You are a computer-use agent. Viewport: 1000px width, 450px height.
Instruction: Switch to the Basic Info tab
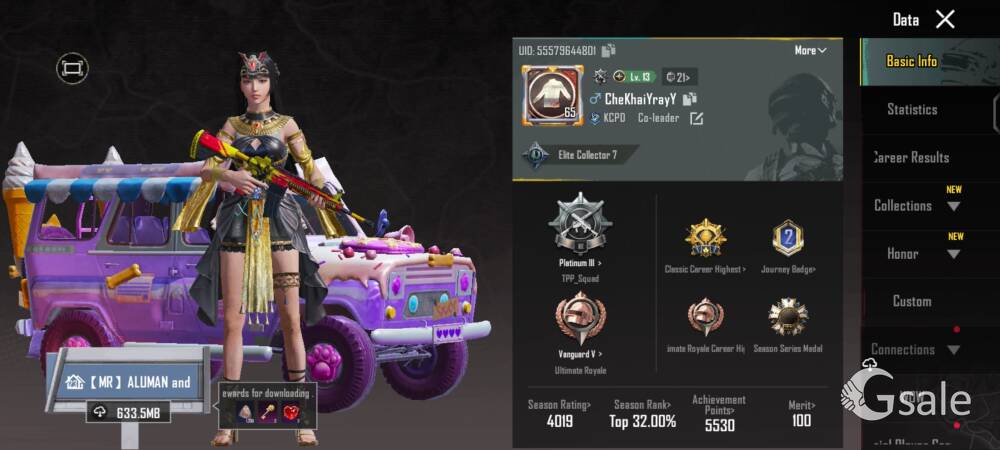[912, 61]
